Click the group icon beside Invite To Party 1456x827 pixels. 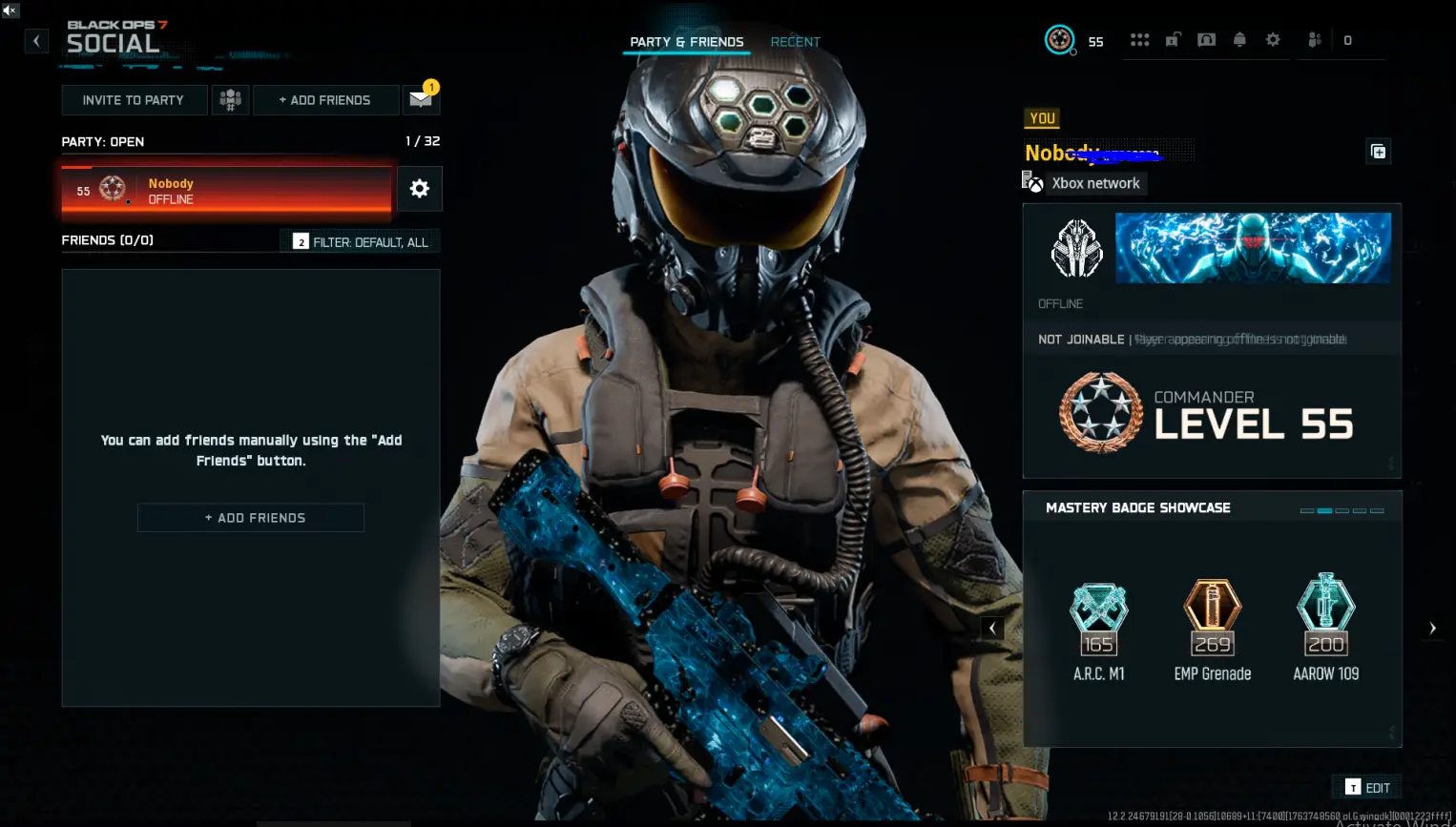tap(230, 99)
